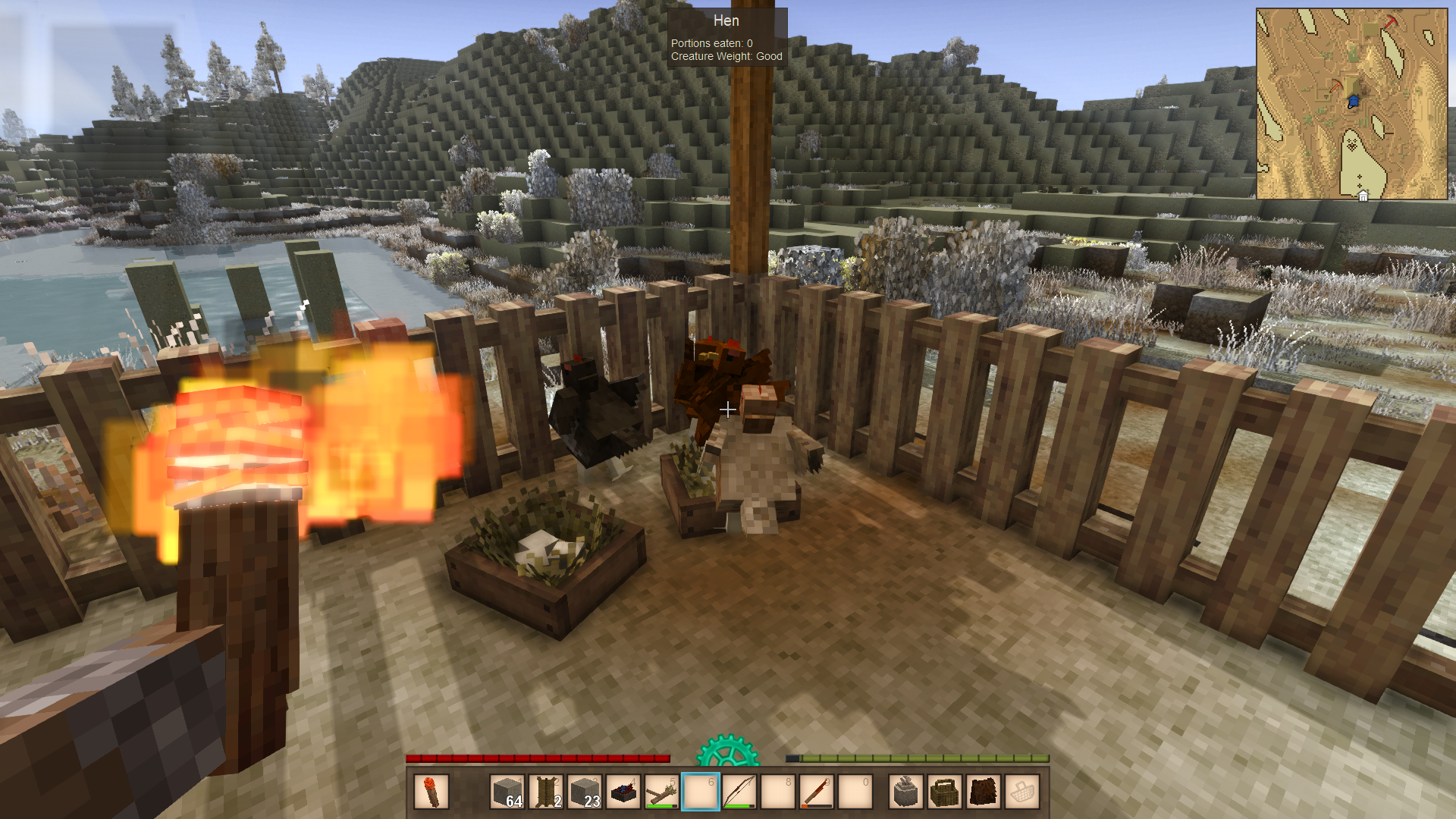This screenshot has width=1456, height=819.
Task: Select the stack of 64 stone blocks
Action: [507, 792]
